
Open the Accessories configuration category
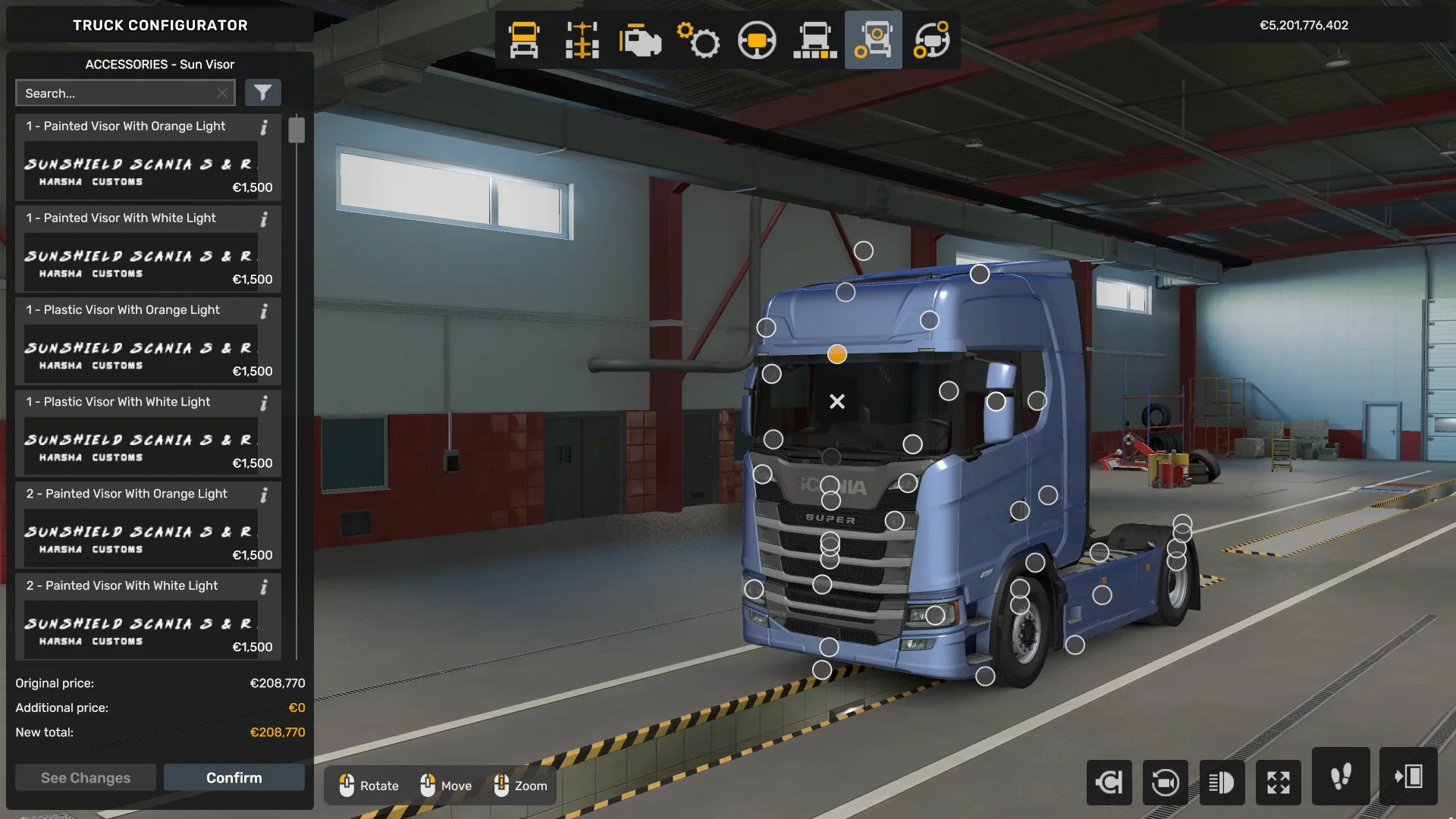[x=873, y=39]
